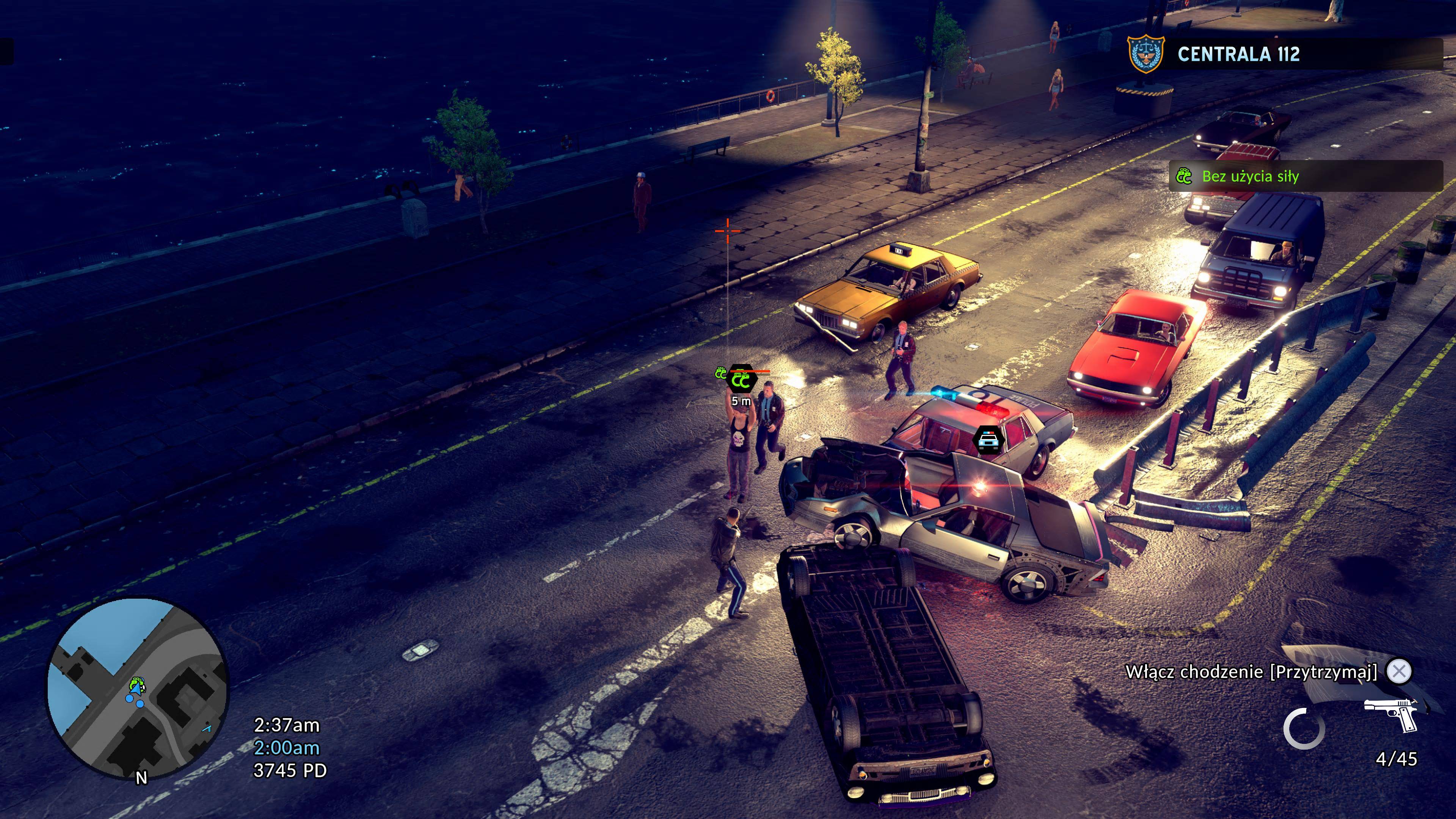Open the Centrala 112 mission header

point(1238,54)
